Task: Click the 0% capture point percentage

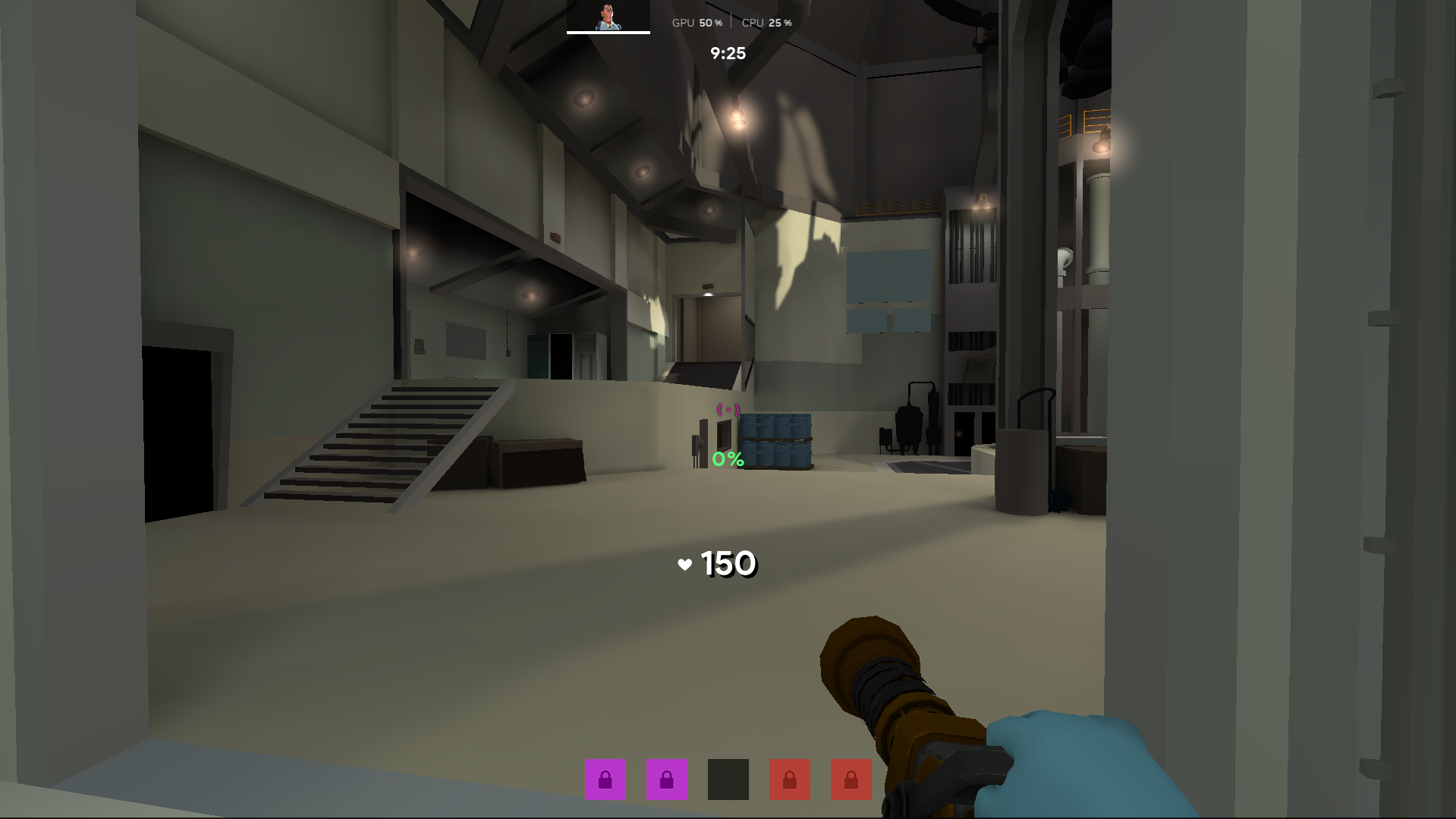Action: 727,458
